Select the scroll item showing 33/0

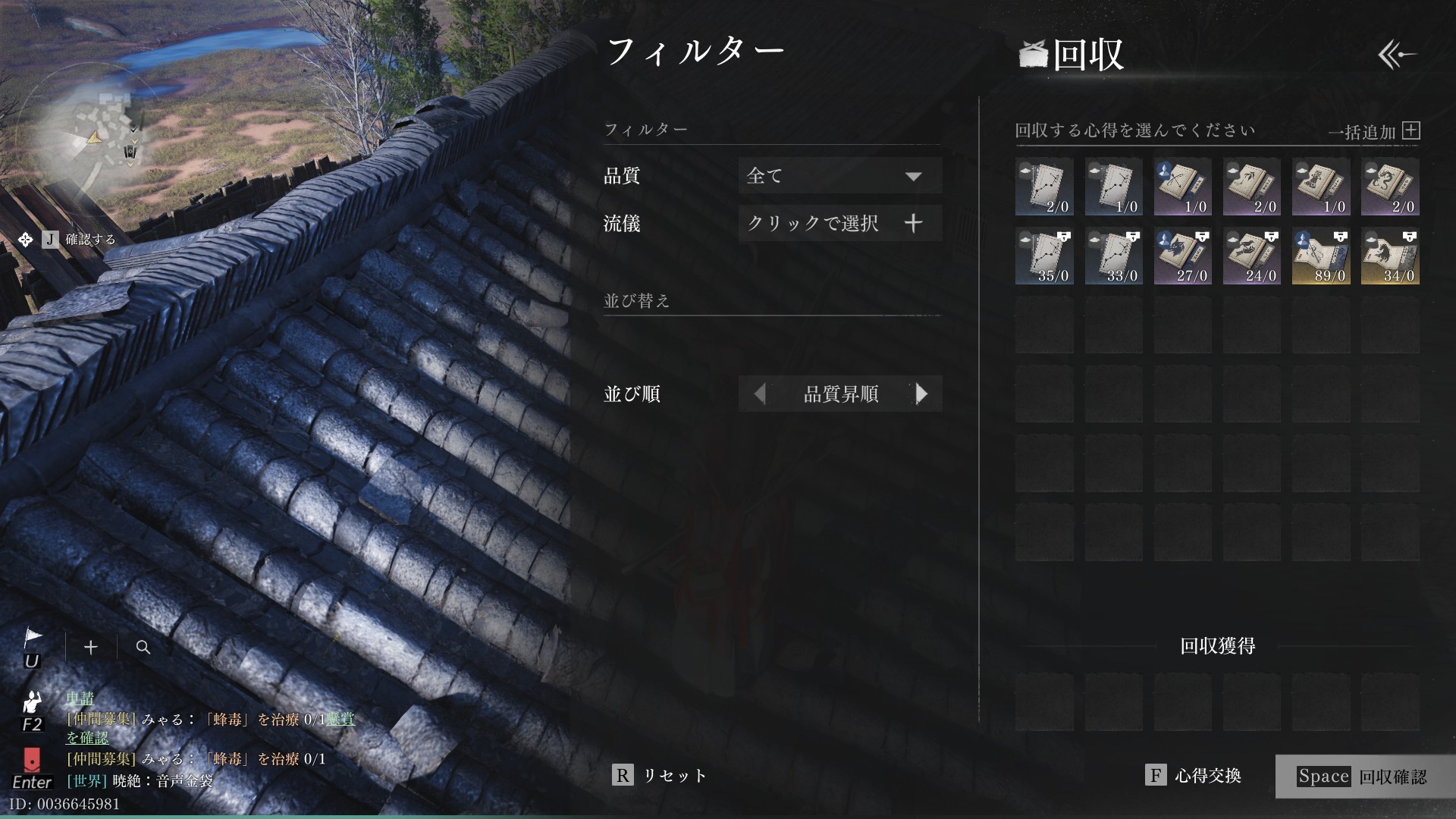tap(1113, 256)
